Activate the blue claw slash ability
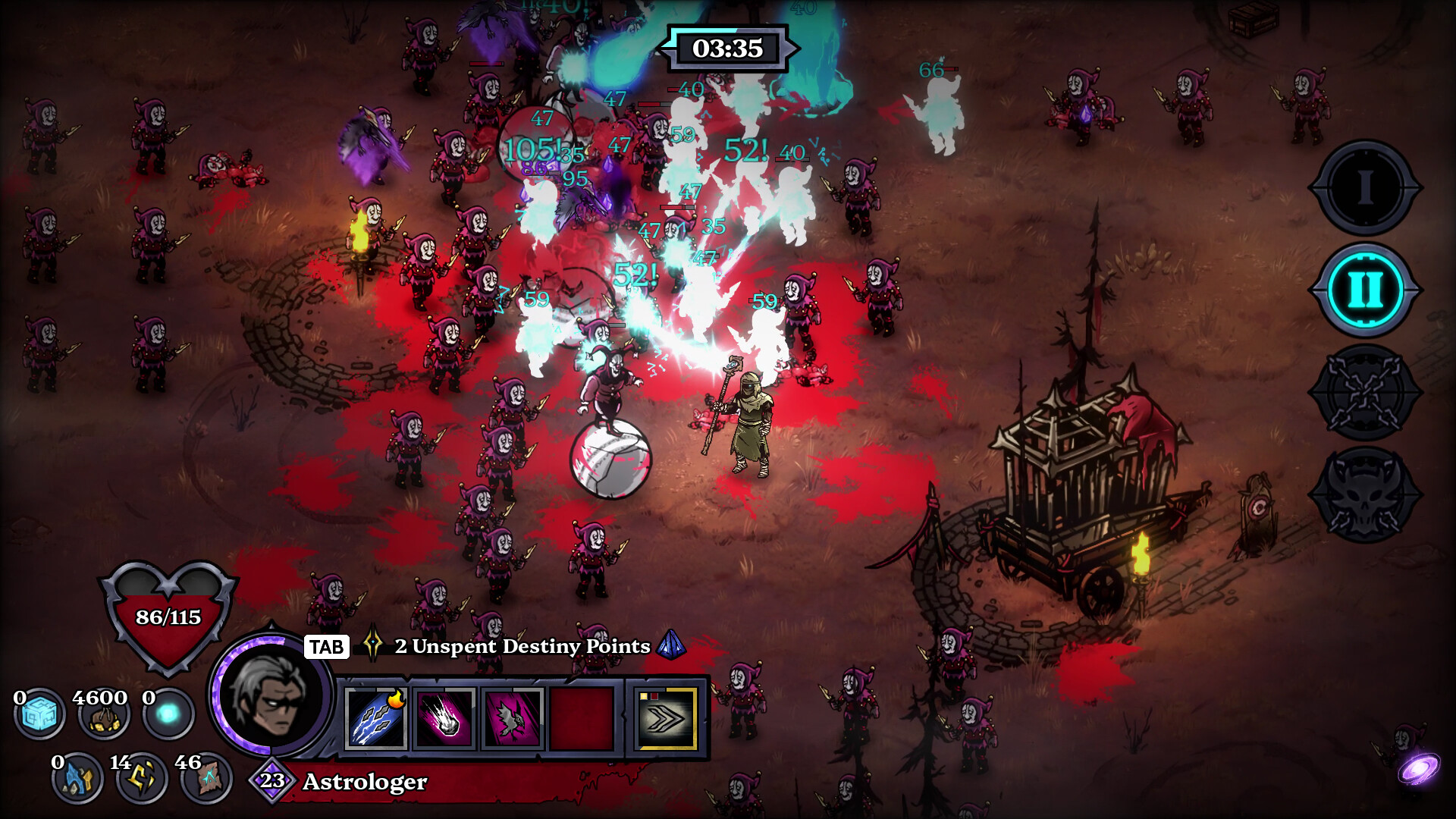This screenshot has height=819, width=1456. (377, 719)
